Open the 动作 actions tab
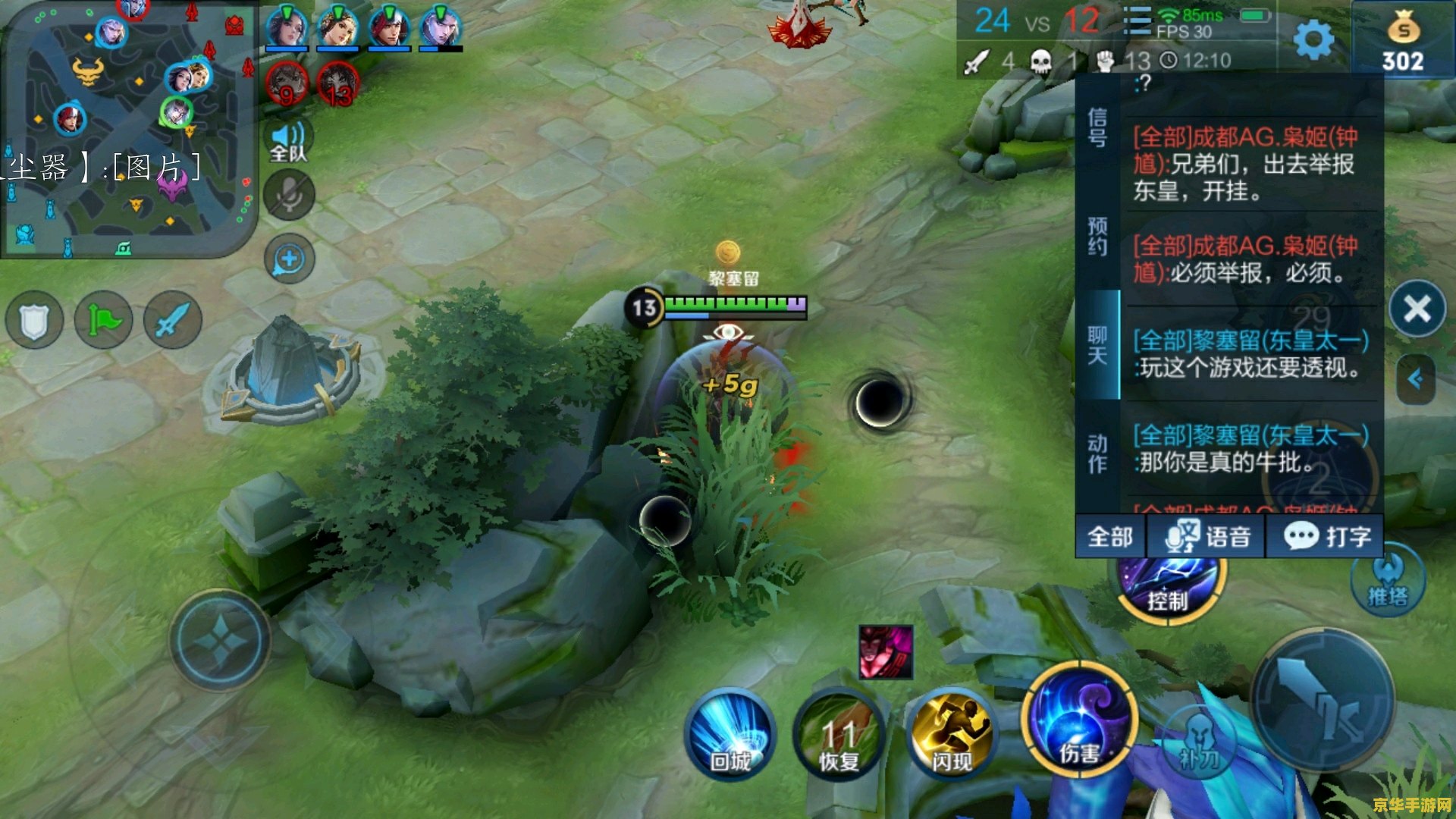This screenshot has height=819, width=1456. [1097, 453]
